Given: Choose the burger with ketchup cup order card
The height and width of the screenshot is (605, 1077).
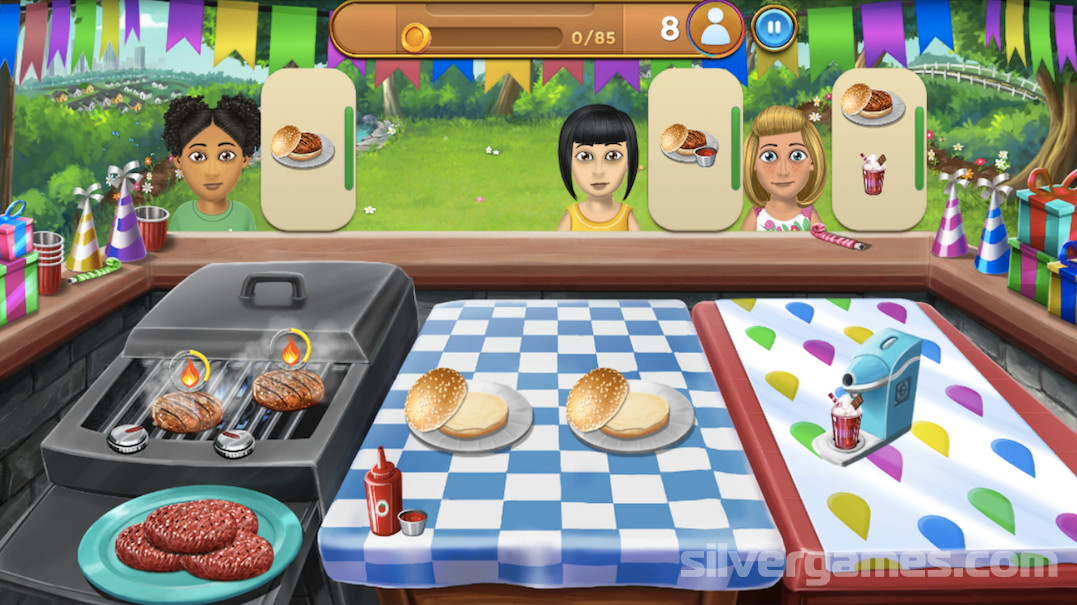Looking at the screenshot, I should point(694,150).
